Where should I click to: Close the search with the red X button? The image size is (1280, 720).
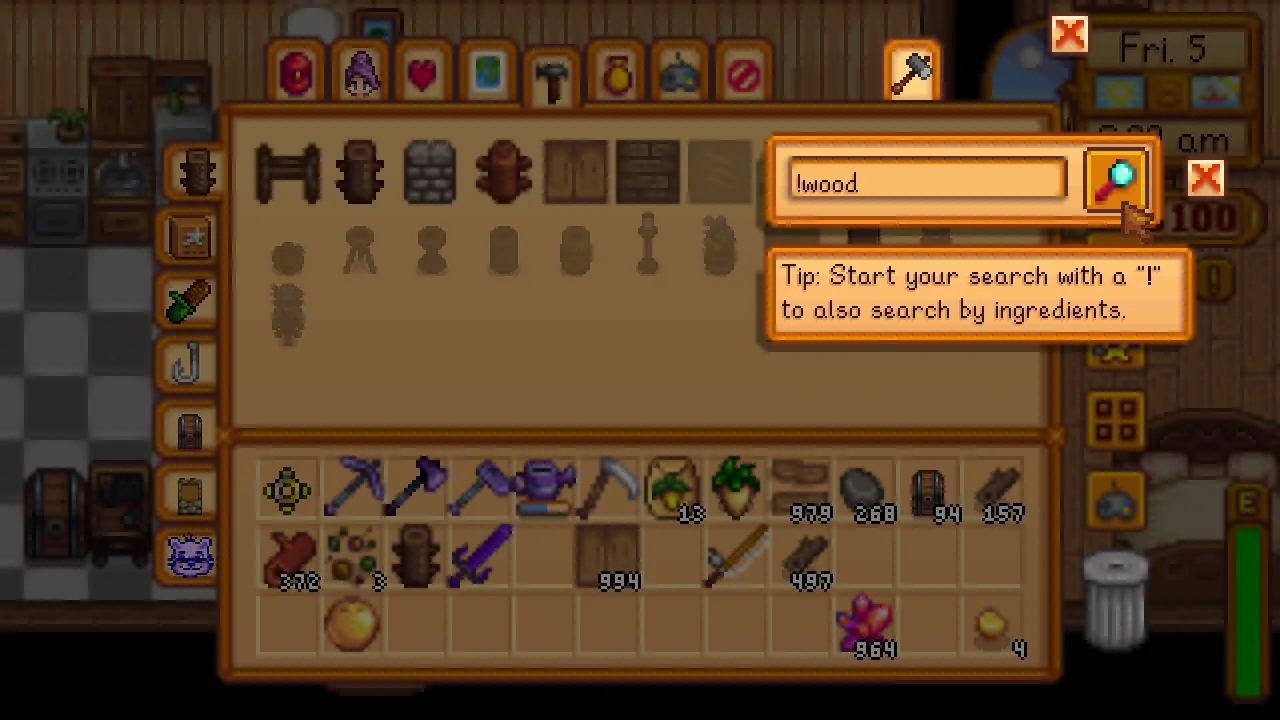point(1205,178)
